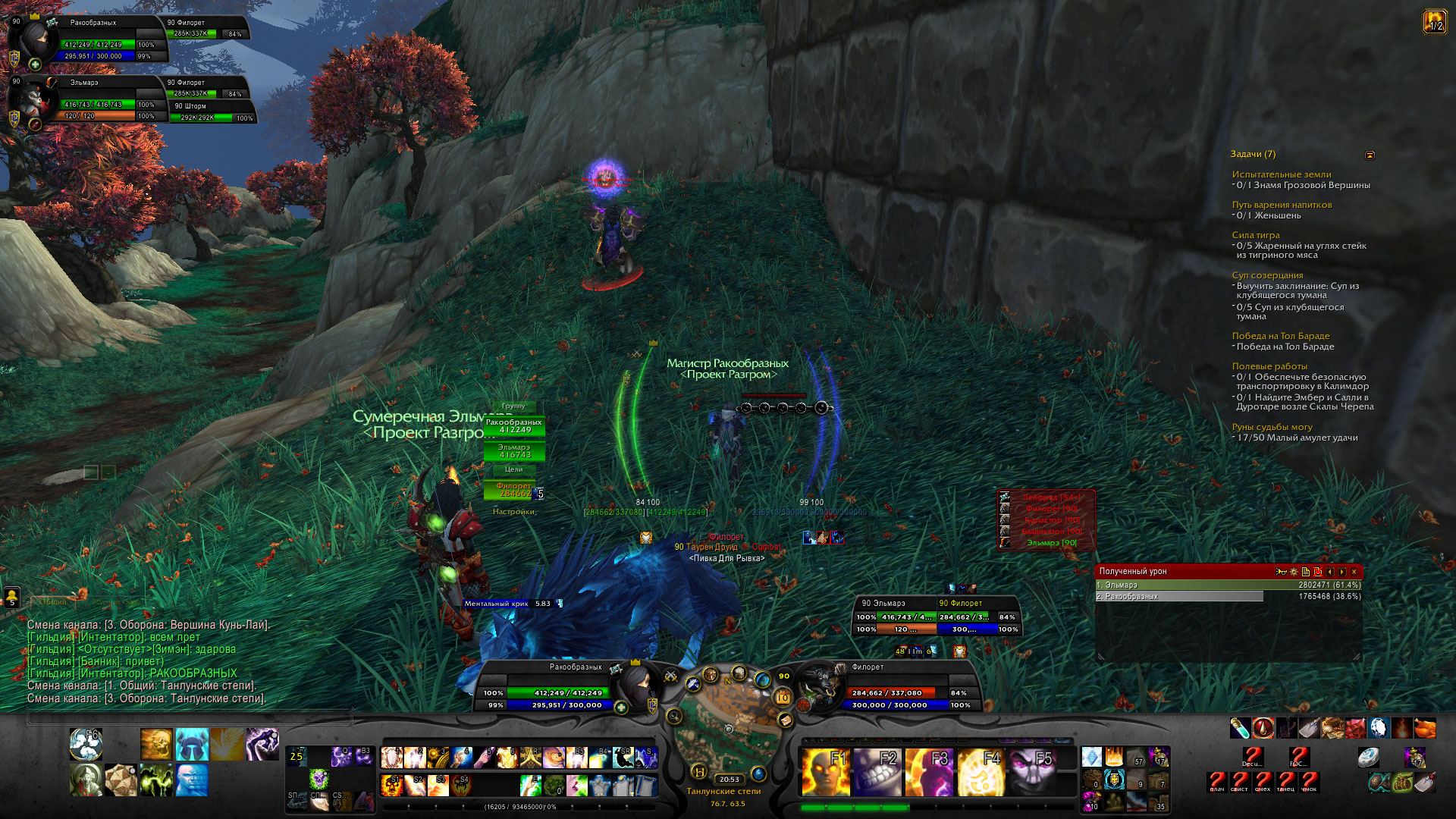Image resolution: width=1456 pixels, height=819 pixels.
Task: Activate the F5 purple-eyed face ability
Action: click(1031, 771)
